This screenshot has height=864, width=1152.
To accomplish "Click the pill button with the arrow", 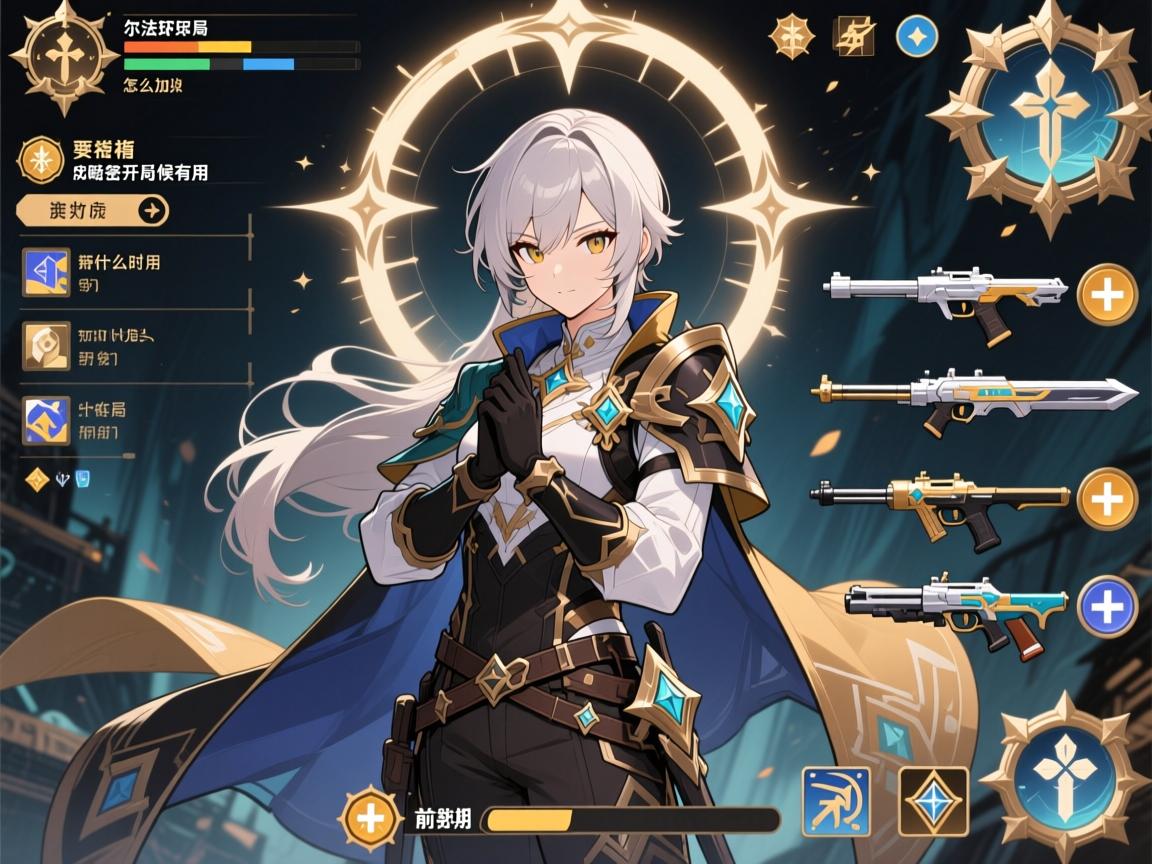I will pyautogui.click(x=94, y=211).
